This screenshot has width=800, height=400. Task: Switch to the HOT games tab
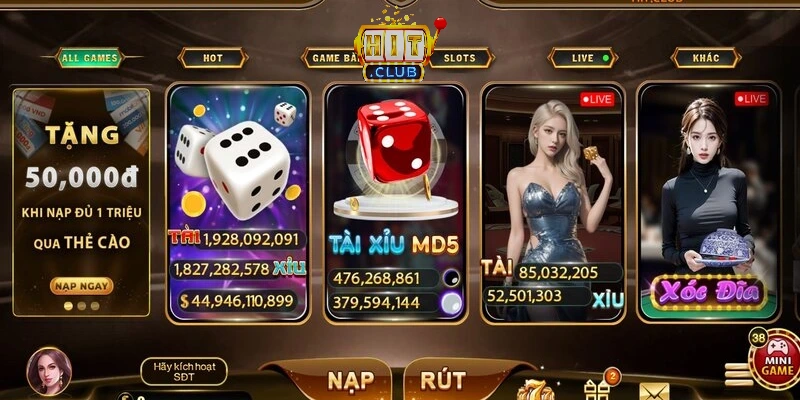point(213,58)
